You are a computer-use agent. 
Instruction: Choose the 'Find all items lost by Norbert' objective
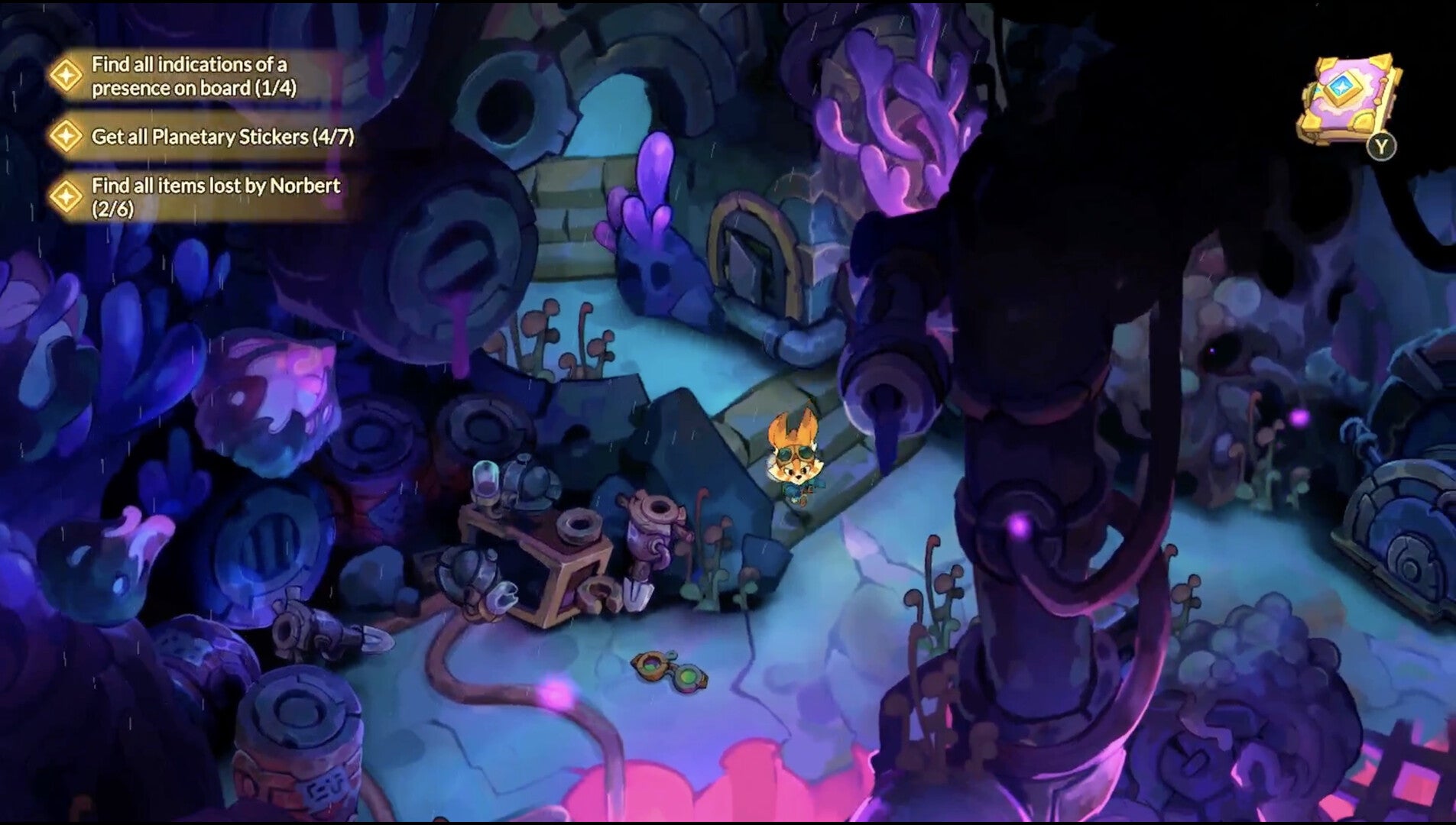coord(215,196)
